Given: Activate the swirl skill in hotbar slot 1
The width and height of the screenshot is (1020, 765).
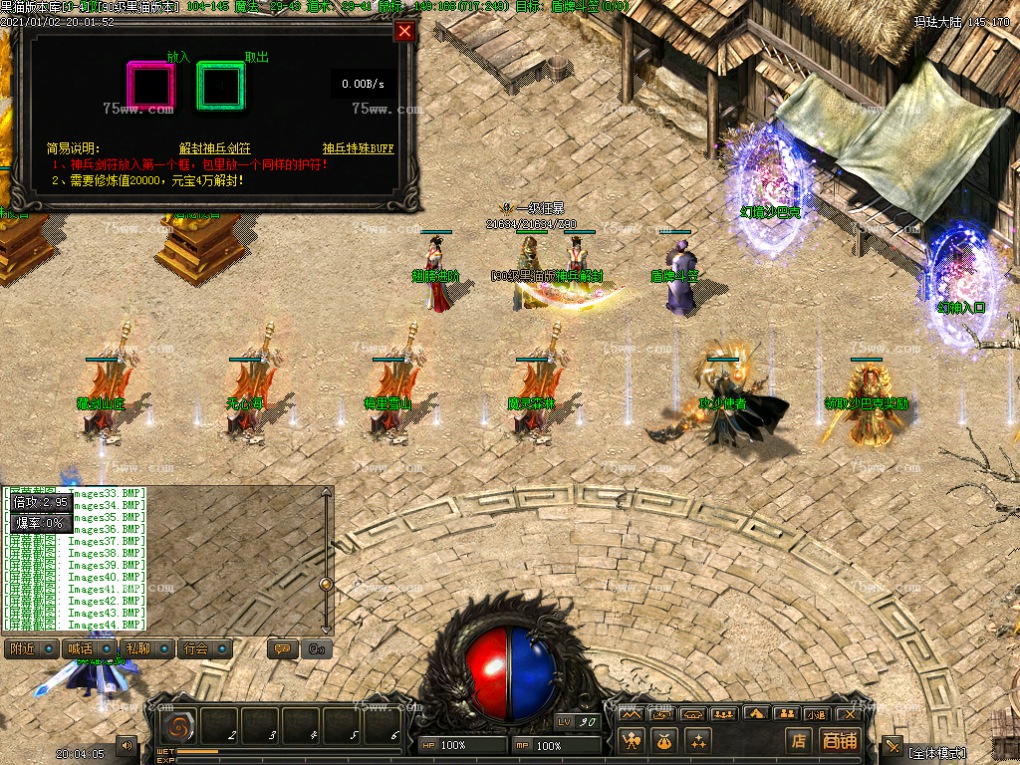Looking at the screenshot, I should click(x=179, y=726).
